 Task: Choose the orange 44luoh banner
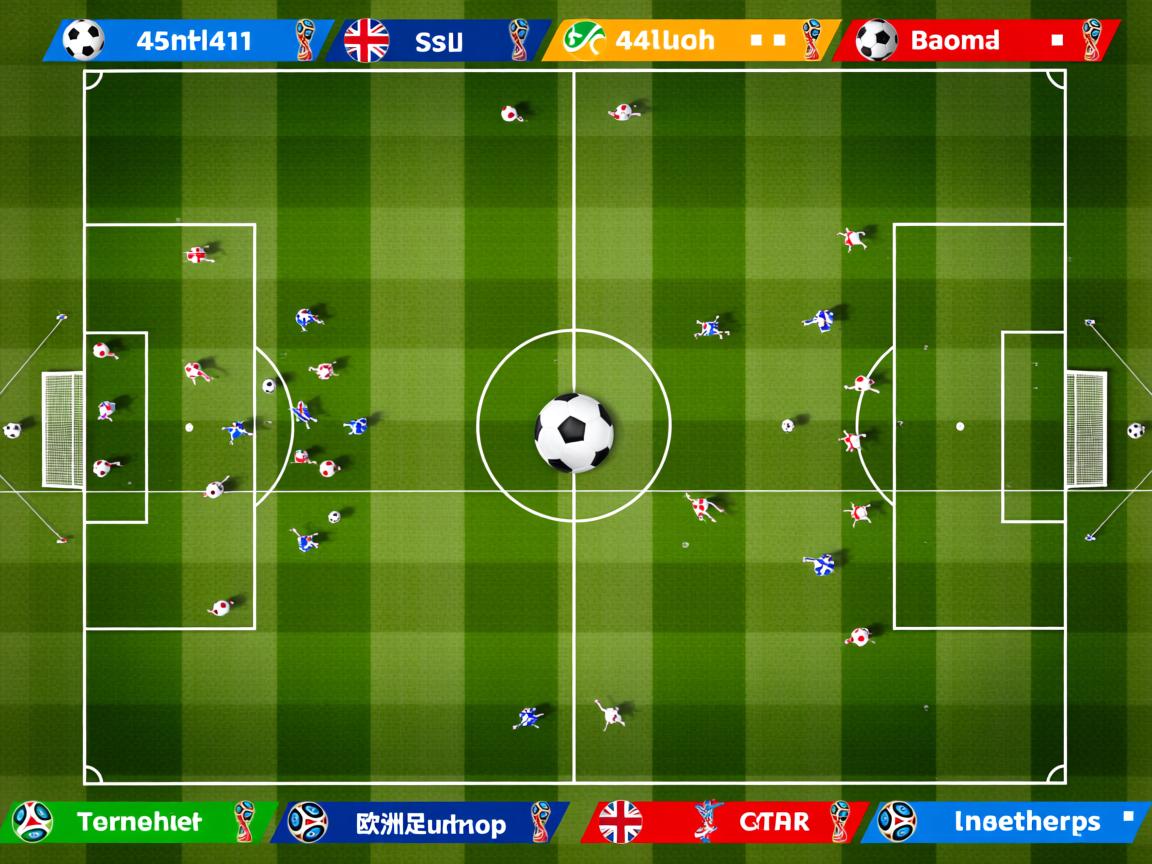(690, 41)
